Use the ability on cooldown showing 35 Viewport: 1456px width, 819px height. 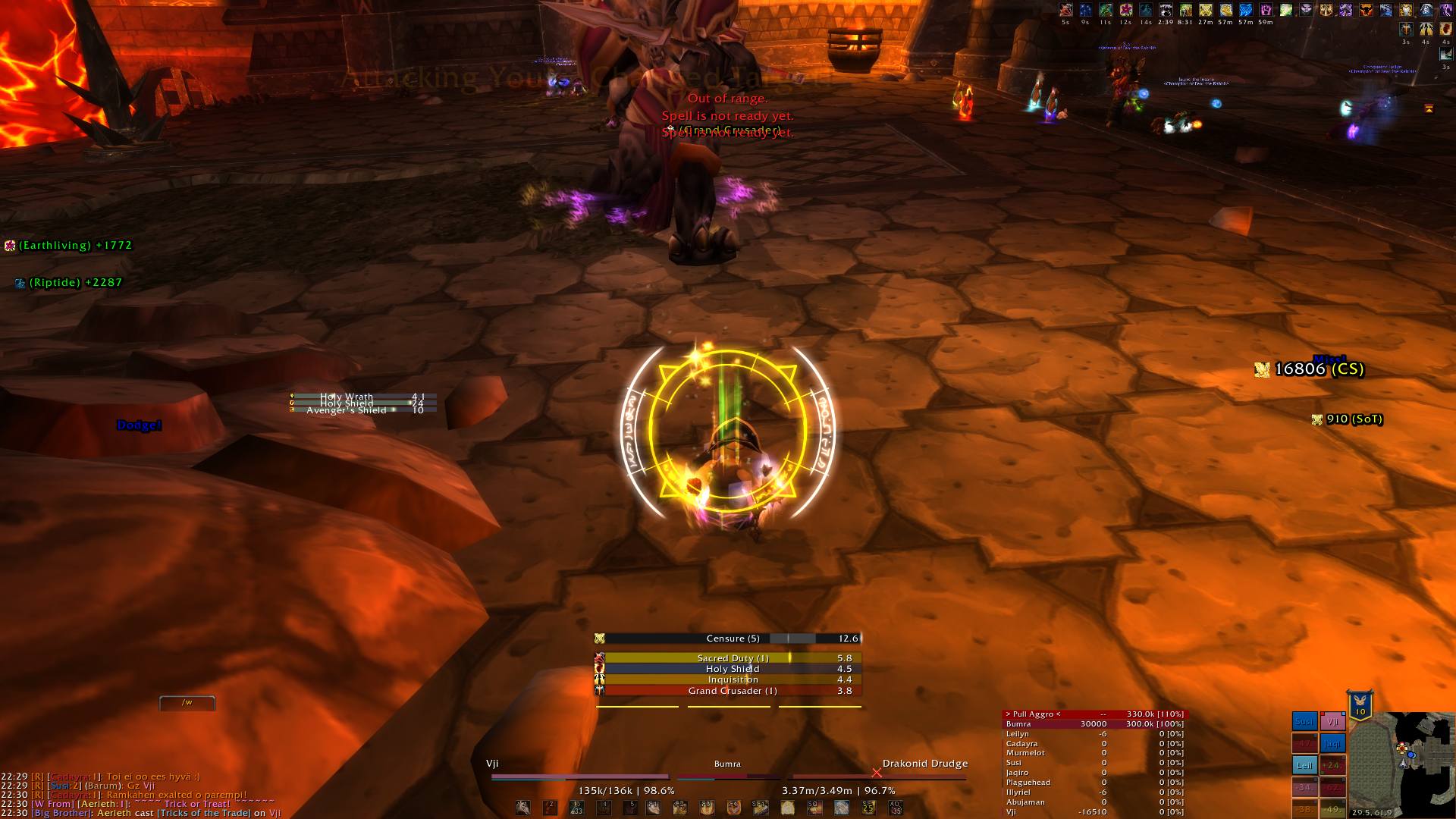[x=895, y=808]
